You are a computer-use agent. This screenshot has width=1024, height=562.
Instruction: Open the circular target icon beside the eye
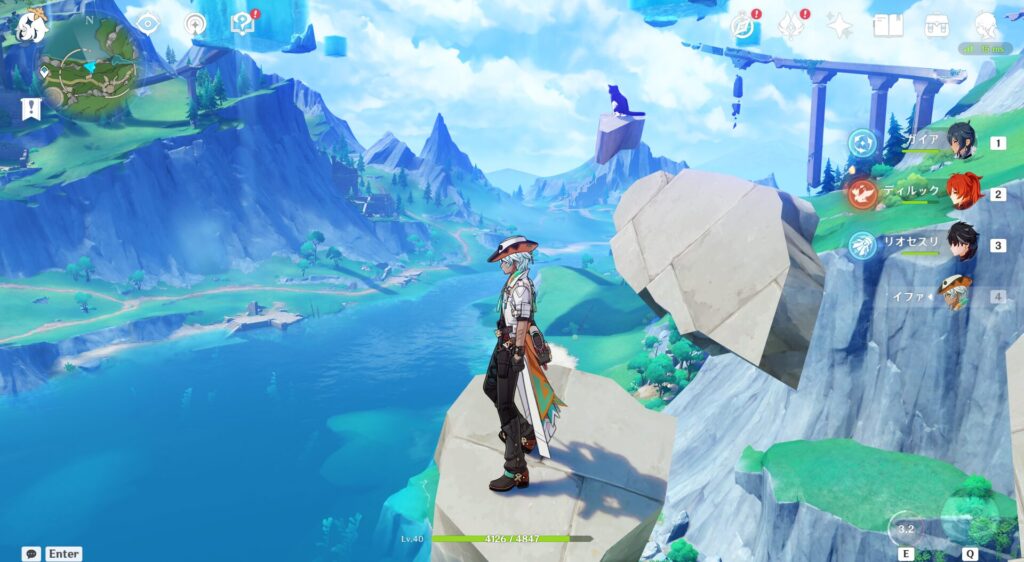click(195, 24)
